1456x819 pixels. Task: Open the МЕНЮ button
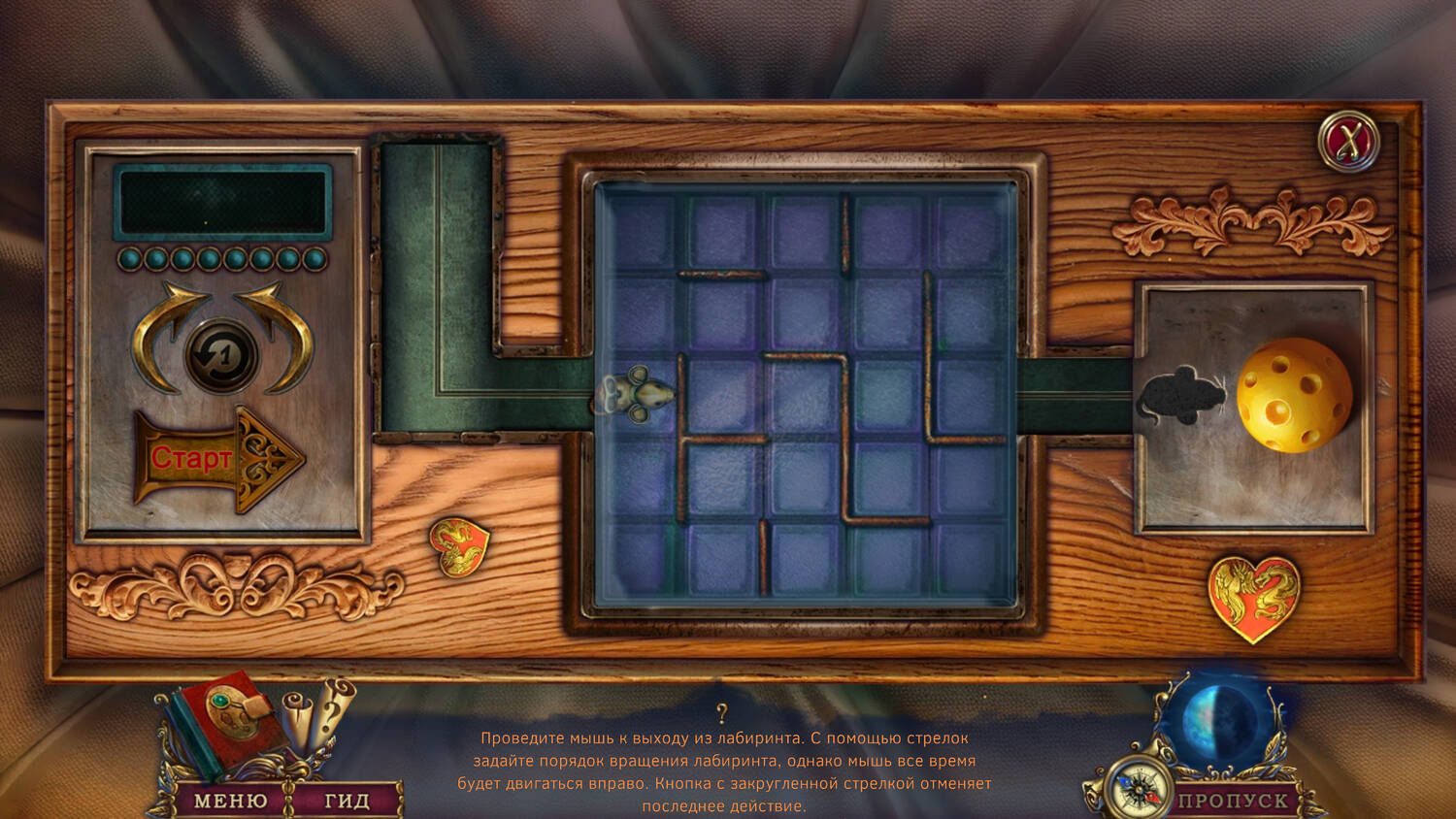[x=230, y=801]
